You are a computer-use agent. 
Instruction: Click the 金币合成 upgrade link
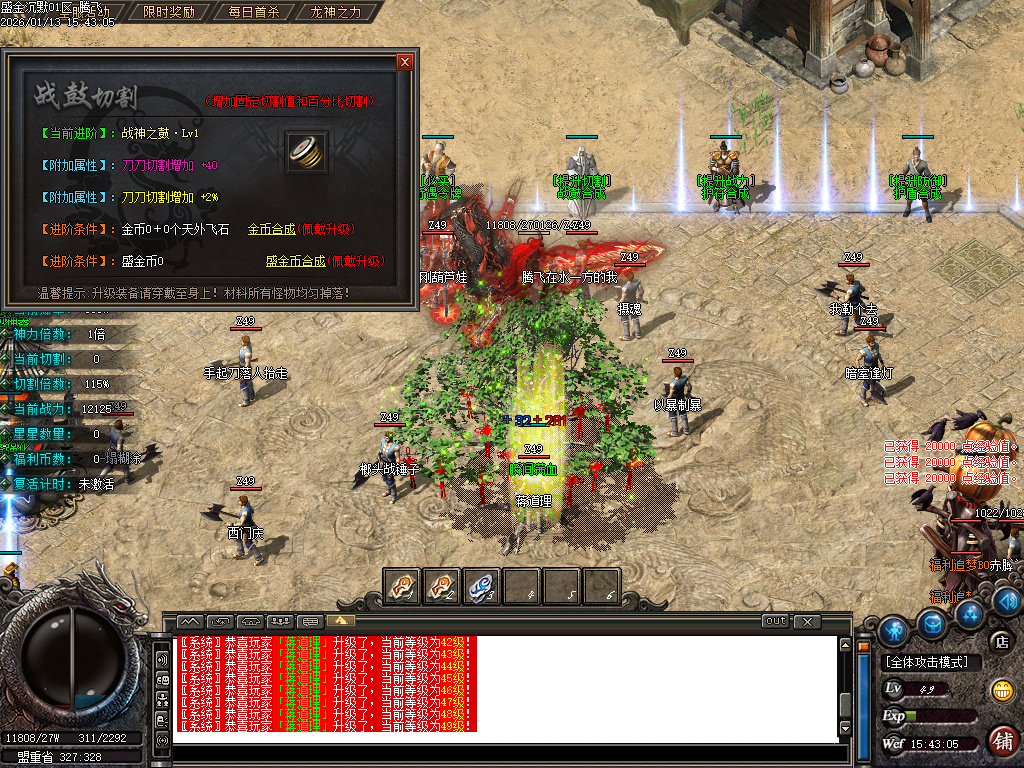pos(271,229)
